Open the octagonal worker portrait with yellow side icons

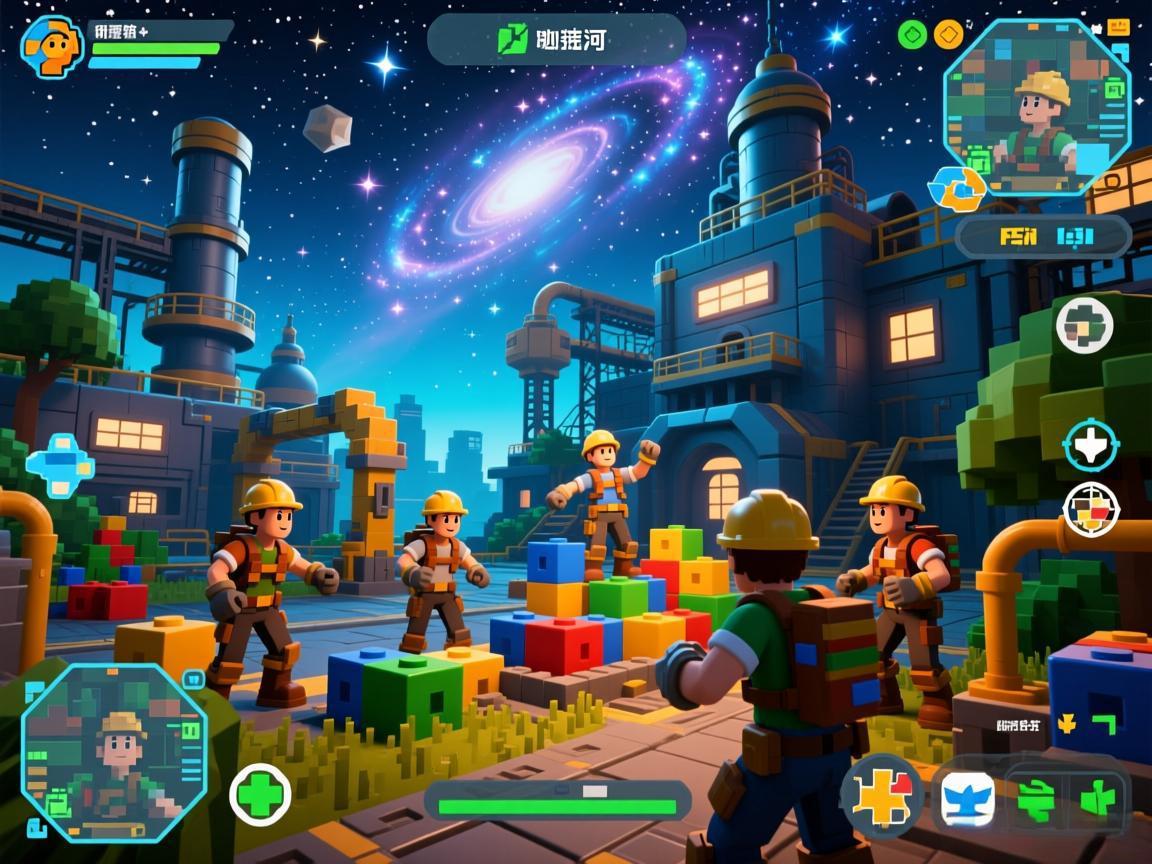(1038, 107)
